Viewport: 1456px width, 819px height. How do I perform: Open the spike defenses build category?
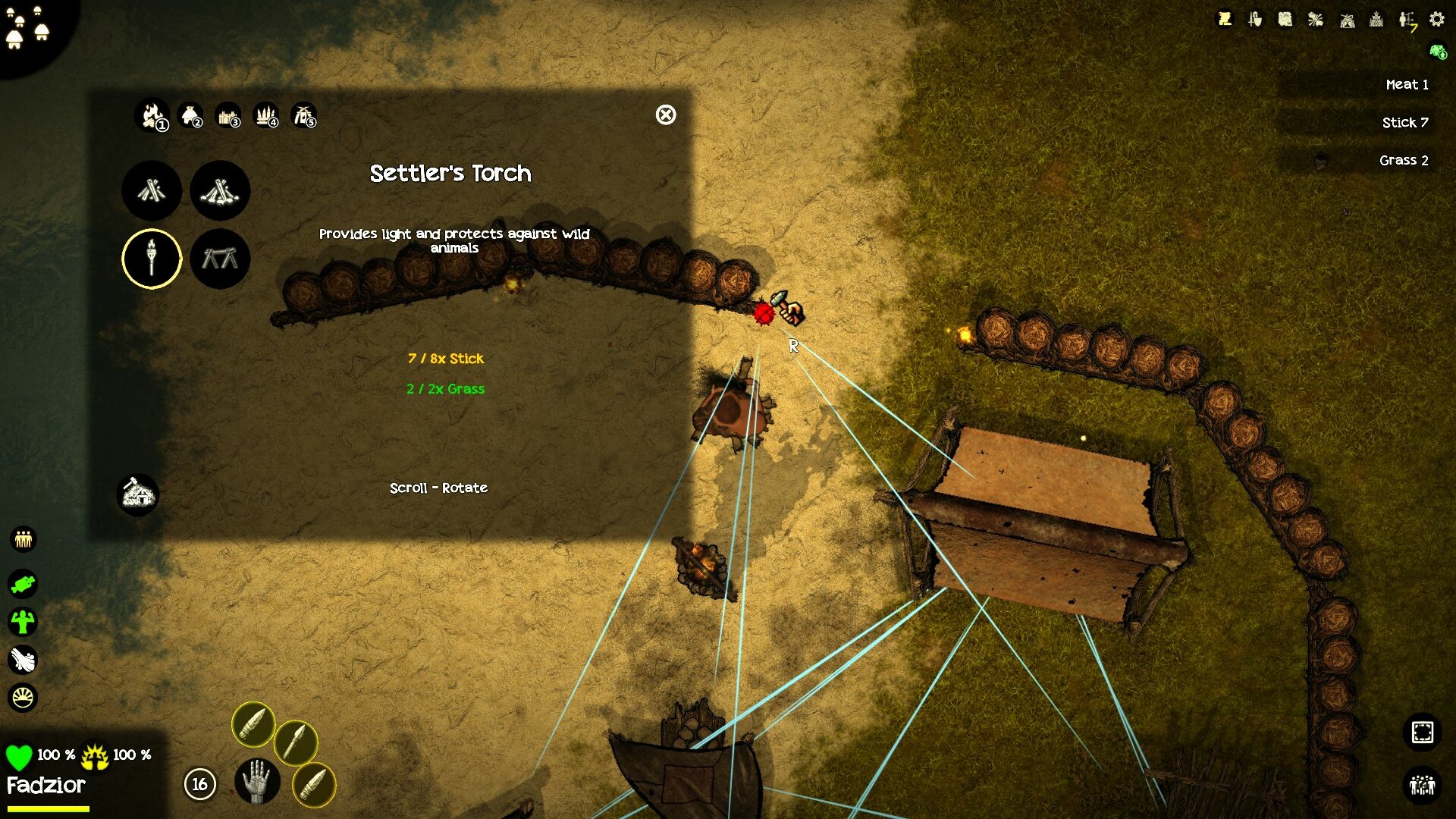[266, 116]
